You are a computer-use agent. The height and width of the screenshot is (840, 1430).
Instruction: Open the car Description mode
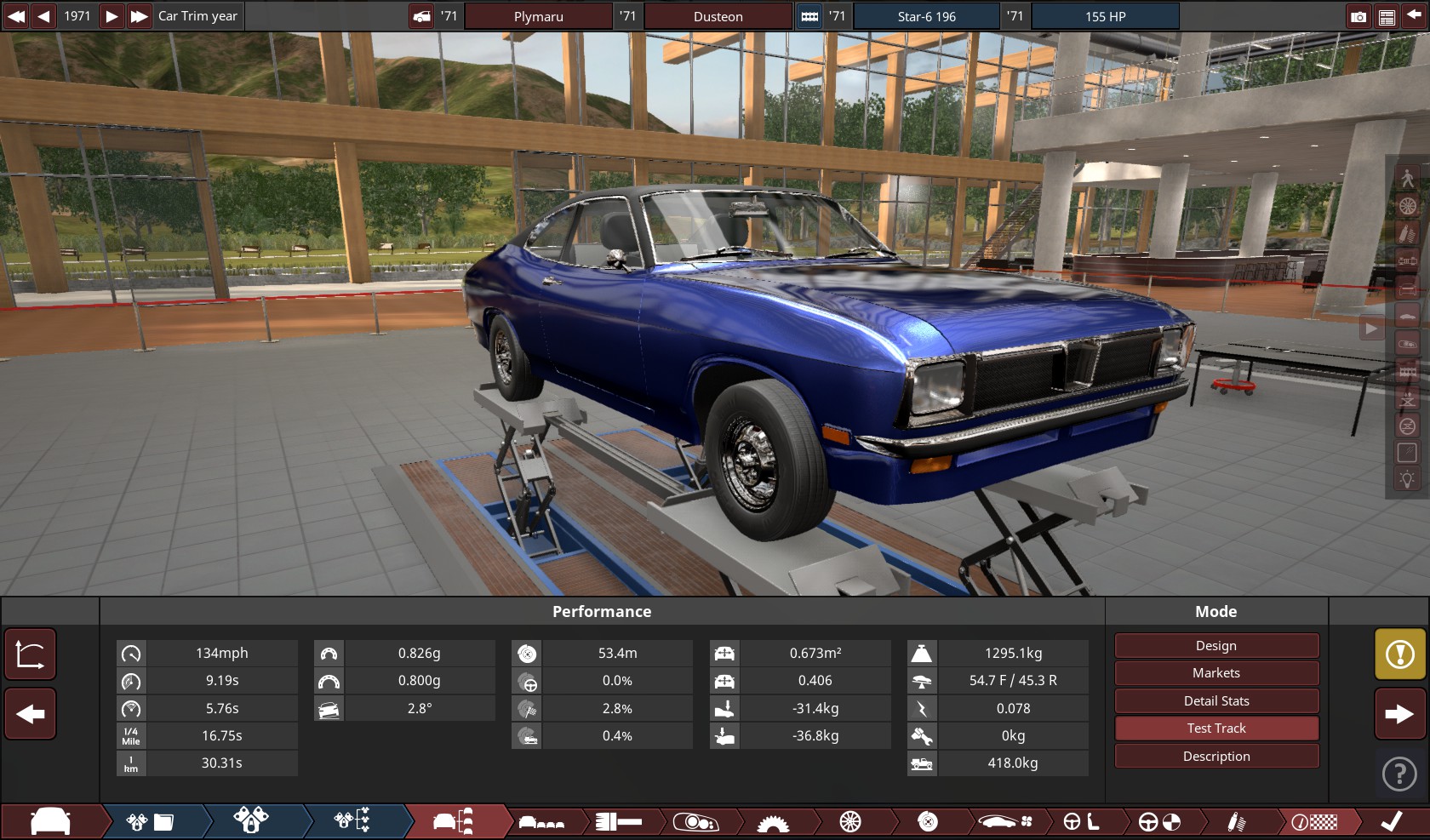(1215, 757)
